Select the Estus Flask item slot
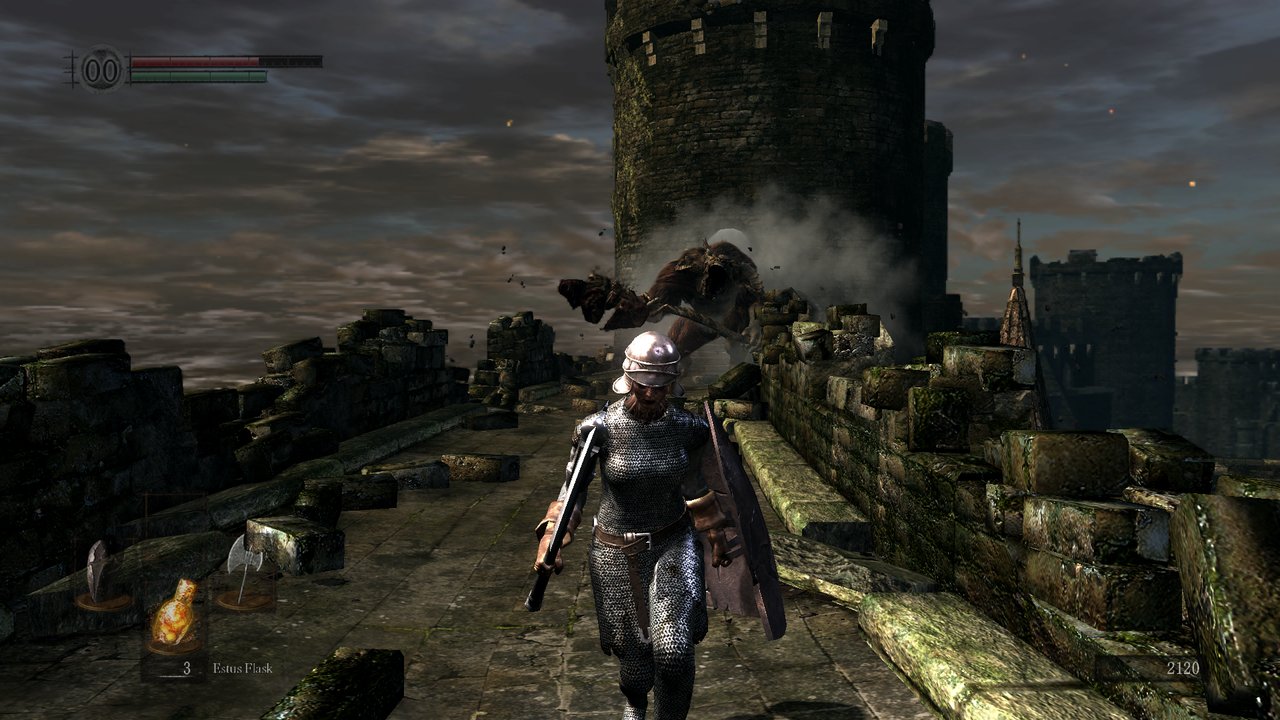Image resolution: width=1280 pixels, height=720 pixels. coord(173,613)
